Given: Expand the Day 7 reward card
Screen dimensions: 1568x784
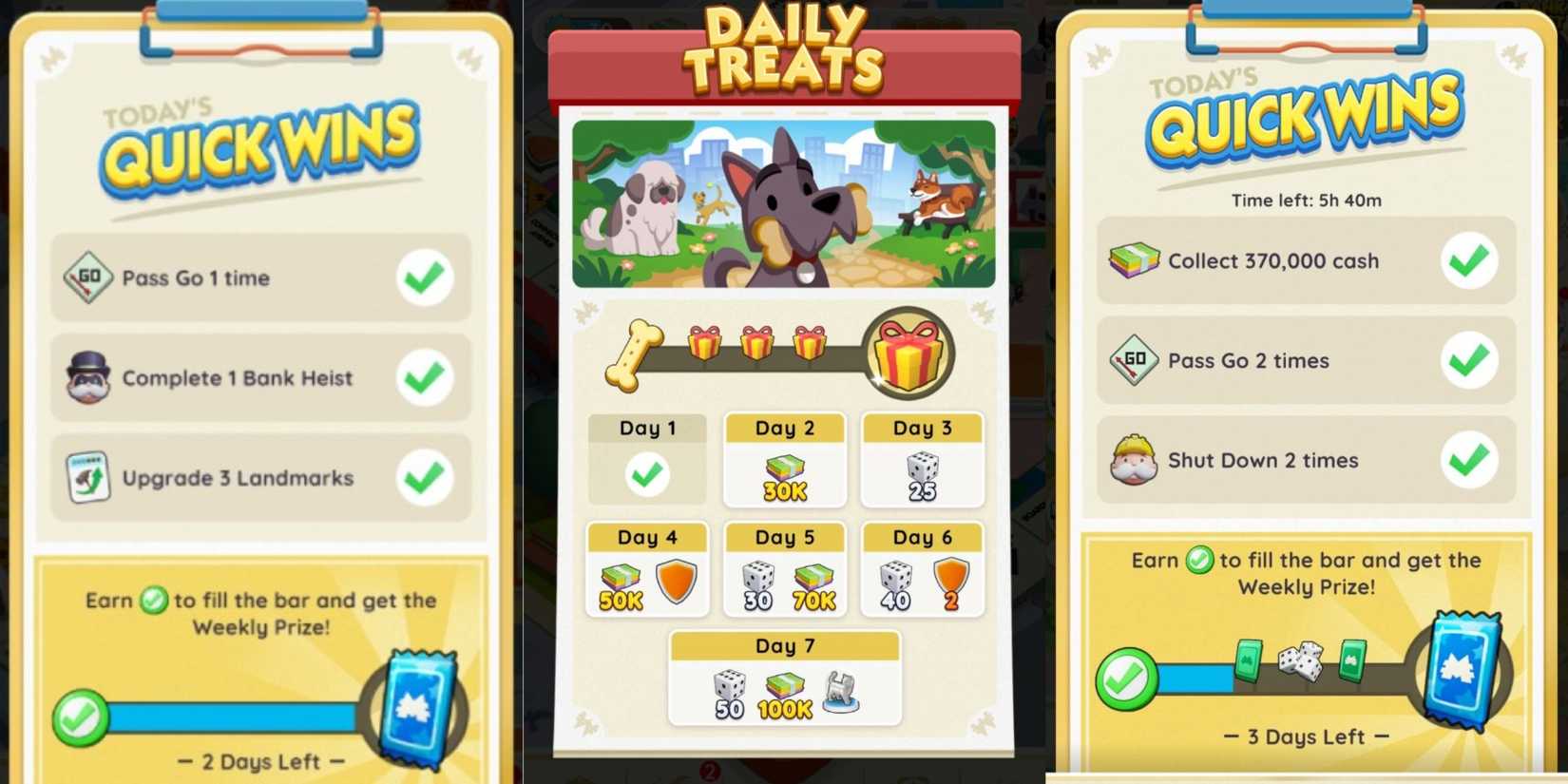Looking at the screenshot, I should (x=784, y=677).
